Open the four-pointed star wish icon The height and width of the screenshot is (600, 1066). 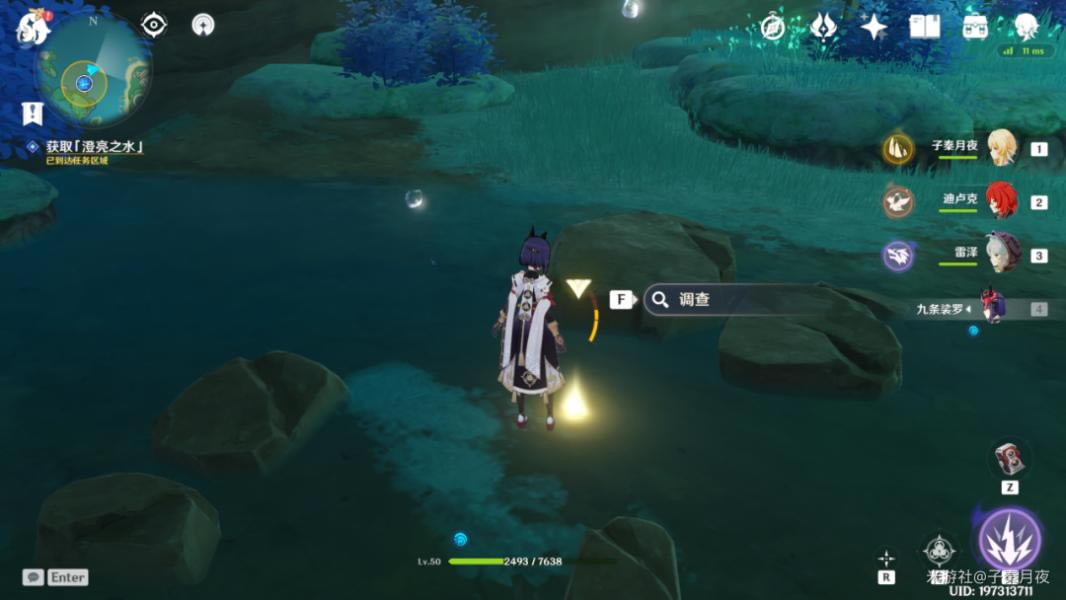(x=874, y=27)
